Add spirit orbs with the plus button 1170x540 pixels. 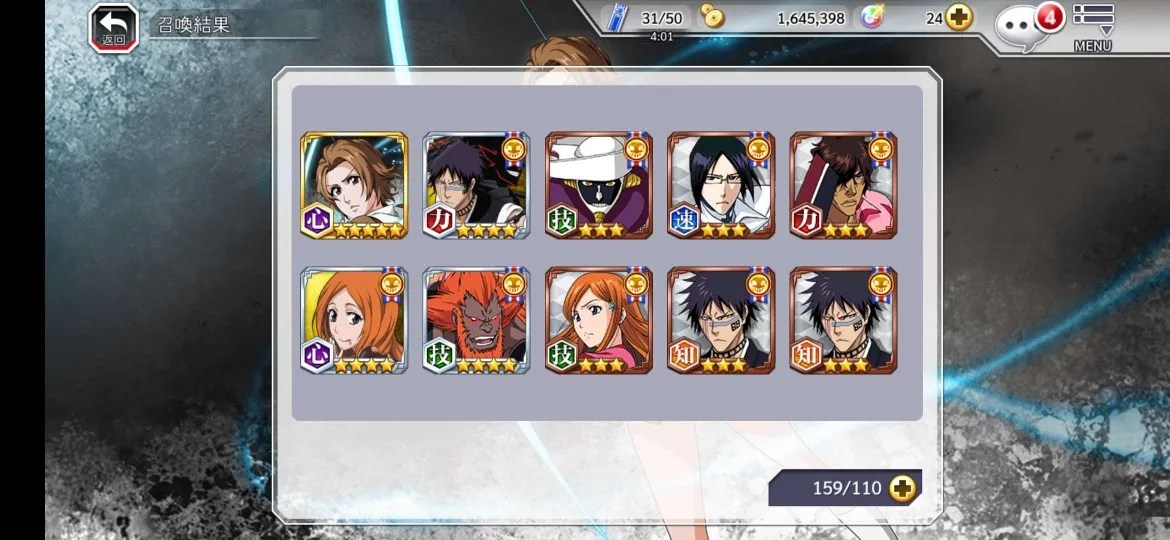[959, 18]
